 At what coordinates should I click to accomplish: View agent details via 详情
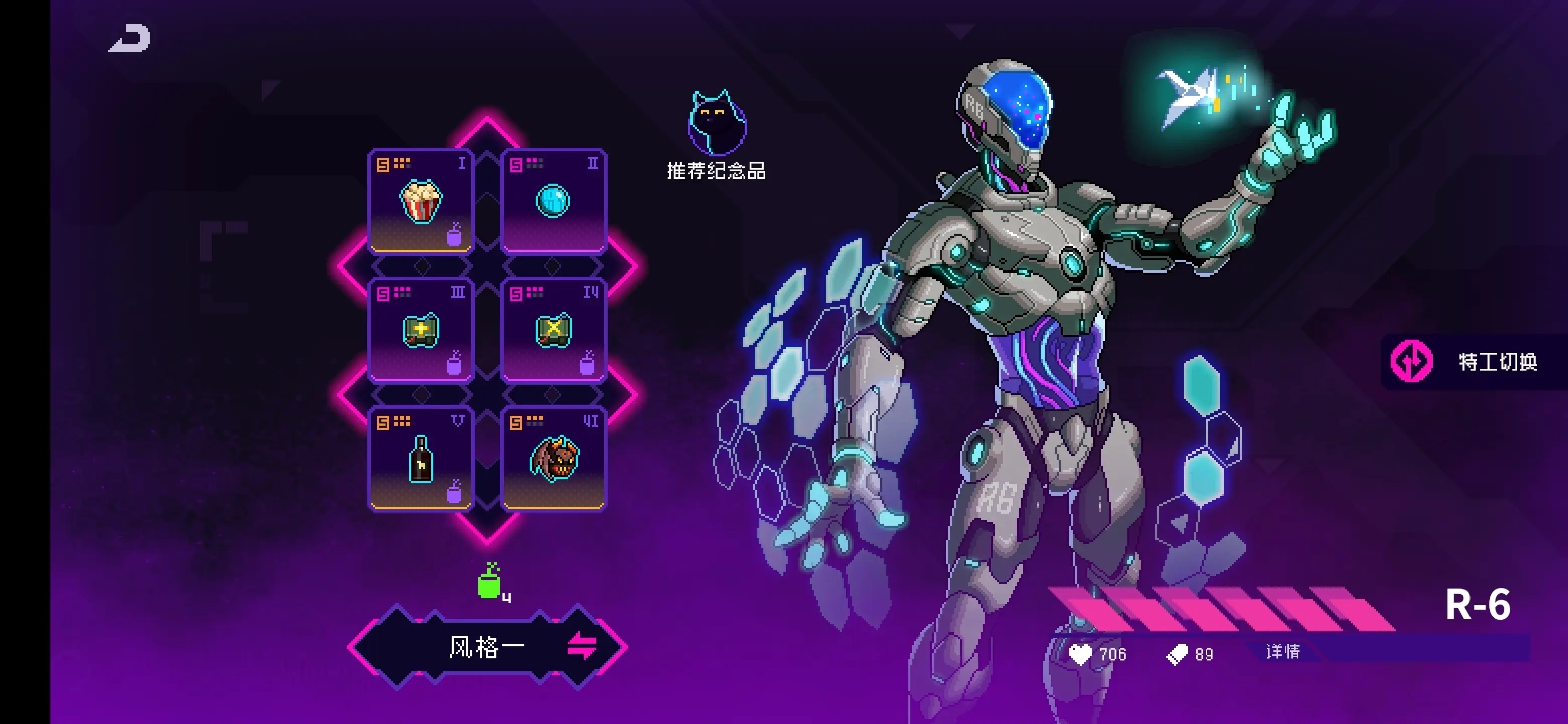point(1283,652)
